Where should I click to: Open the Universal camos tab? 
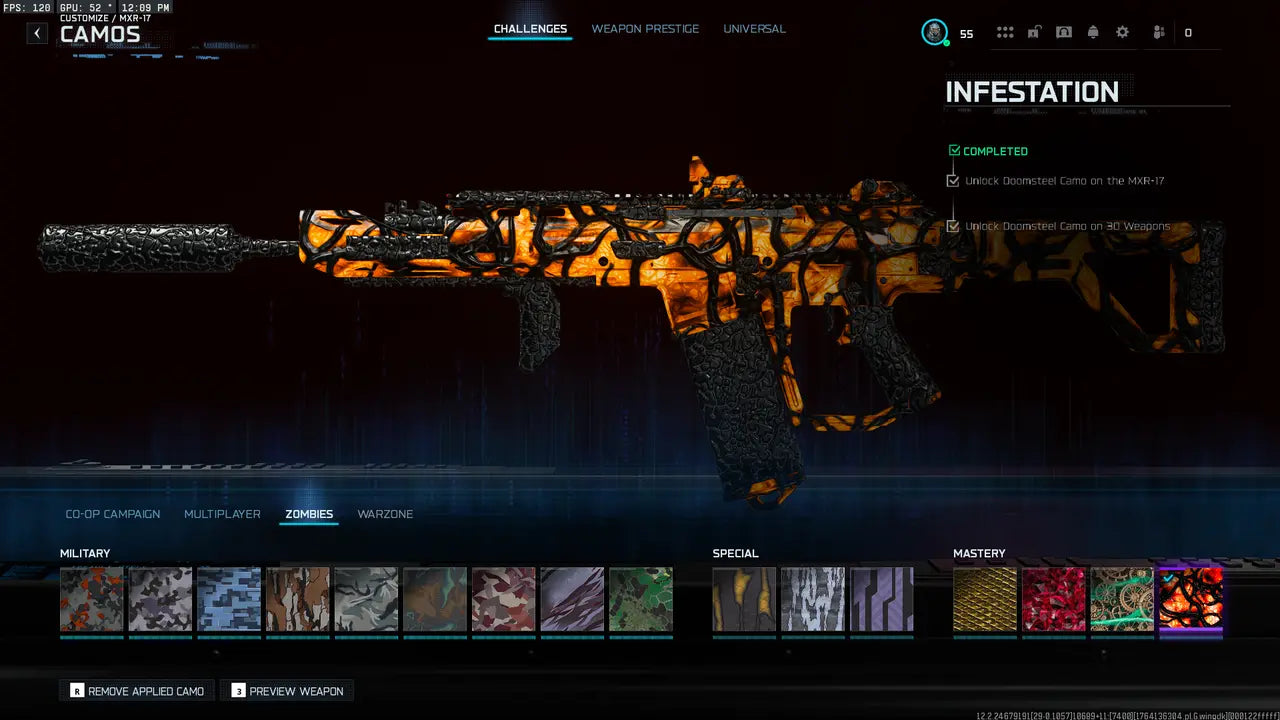[754, 29]
